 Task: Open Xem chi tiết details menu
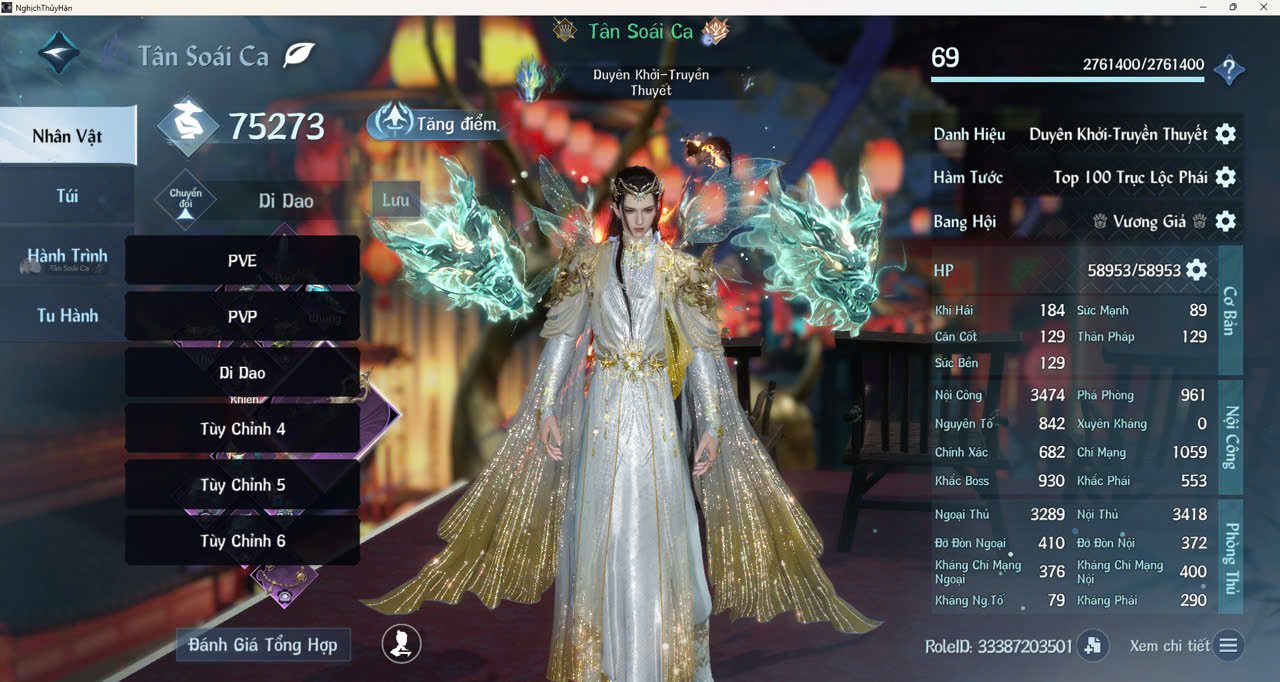1229,646
